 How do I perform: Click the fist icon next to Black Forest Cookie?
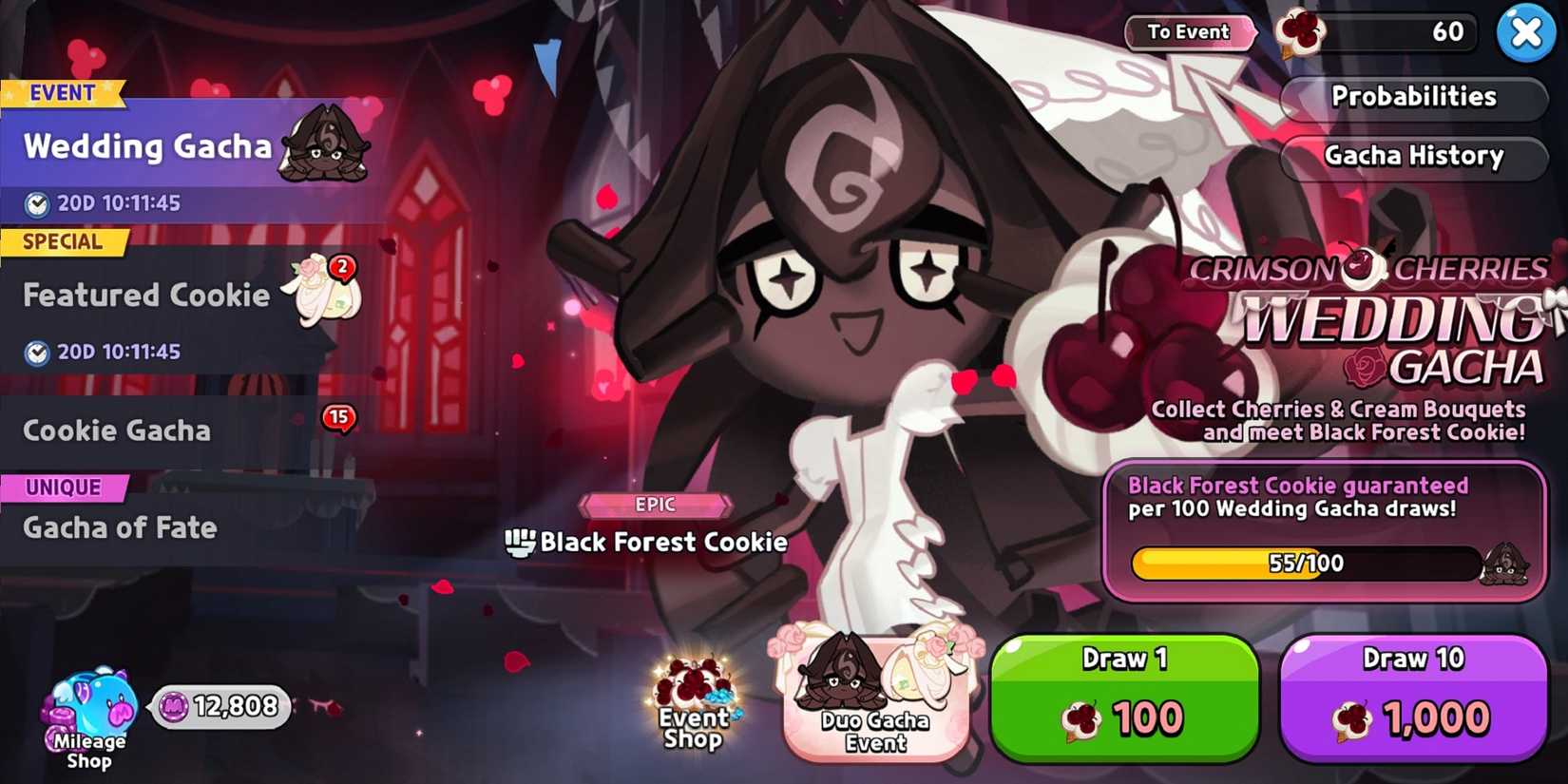pyautogui.click(x=521, y=542)
